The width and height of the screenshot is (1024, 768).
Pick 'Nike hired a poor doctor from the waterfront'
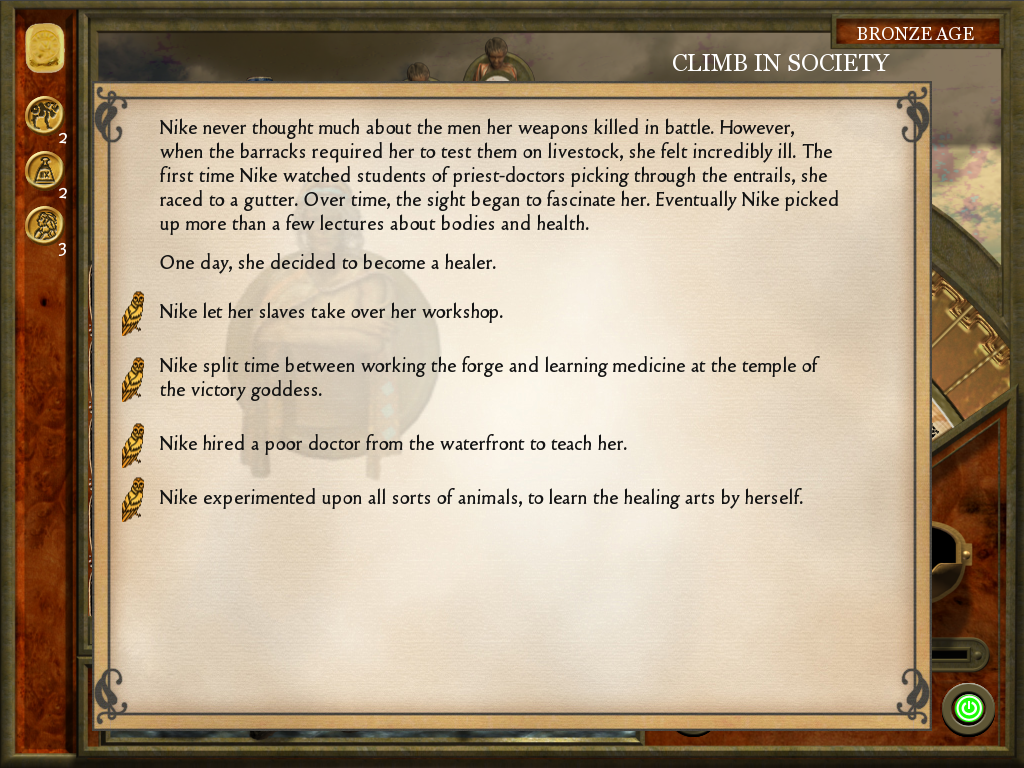click(393, 443)
